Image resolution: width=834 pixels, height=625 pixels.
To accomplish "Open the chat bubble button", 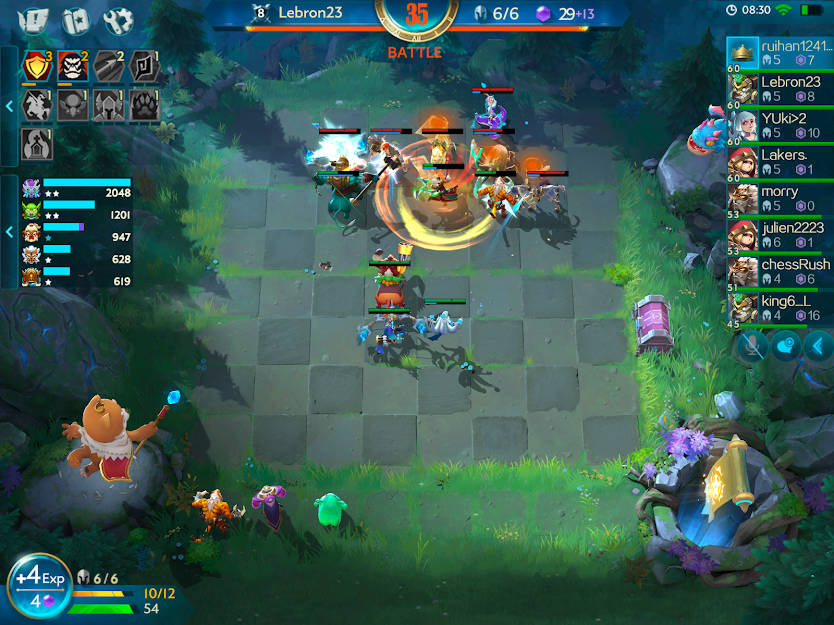I will coord(787,346).
